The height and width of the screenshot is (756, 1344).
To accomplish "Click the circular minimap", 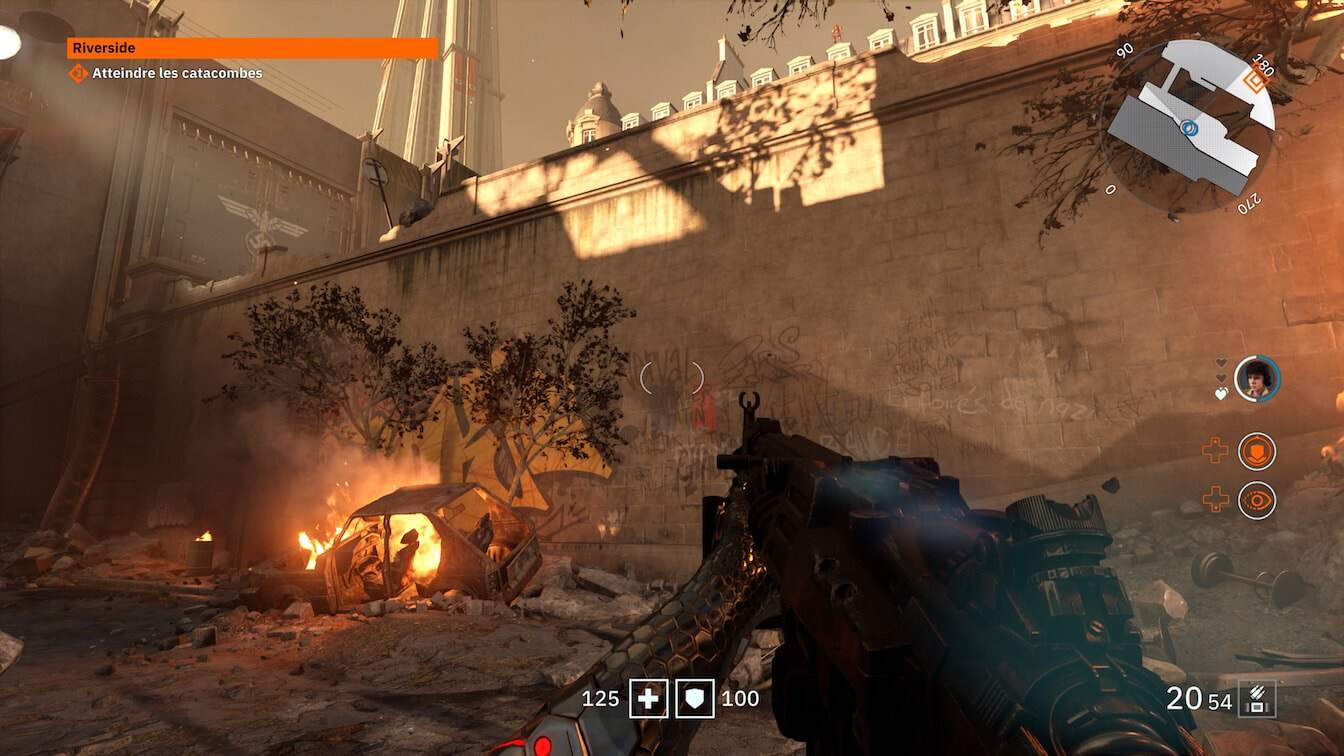I will (x=1189, y=126).
